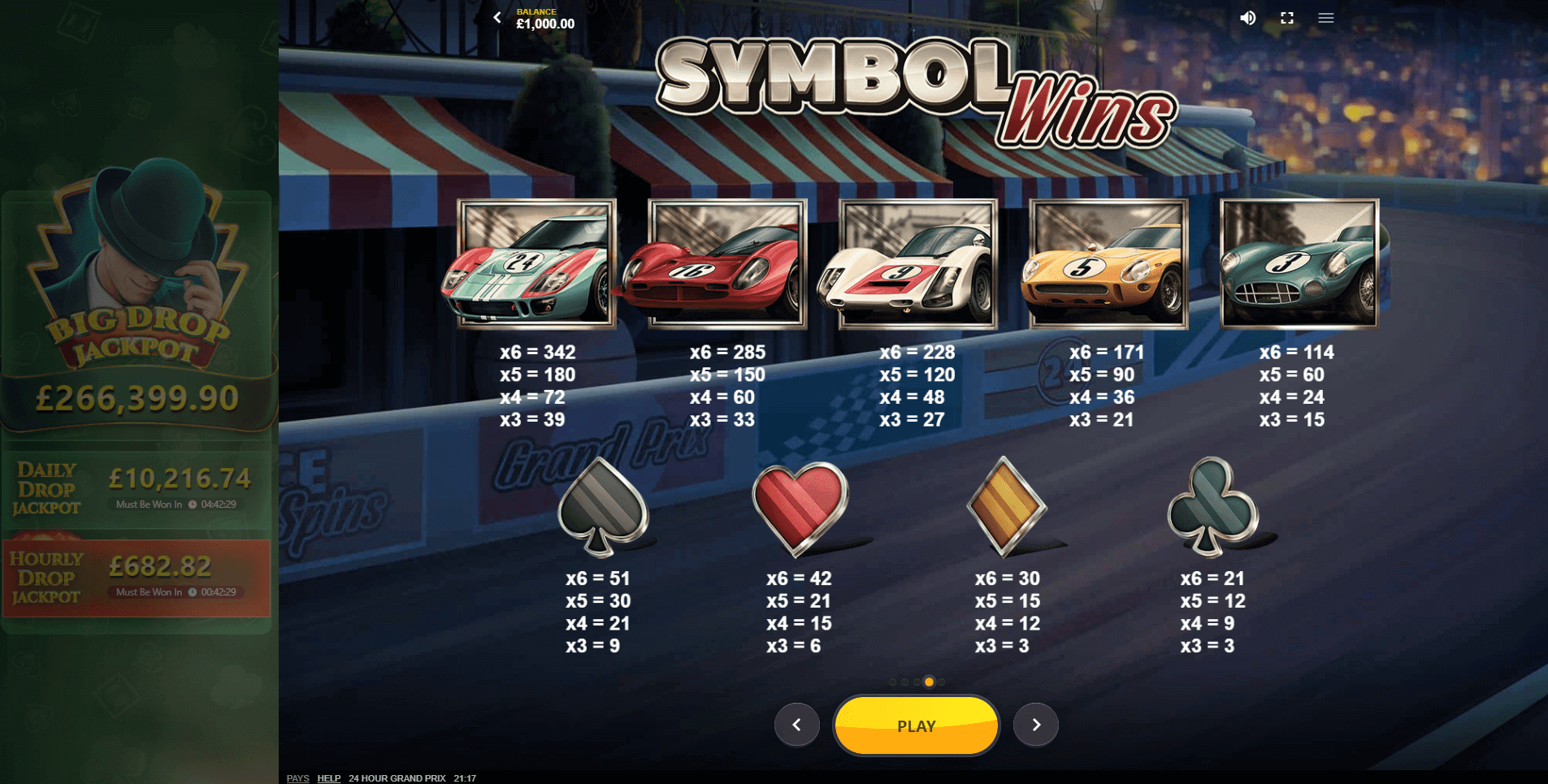Open the Hourly Drop Jackpot panel
The image size is (1548, 784).
point(137,578)
